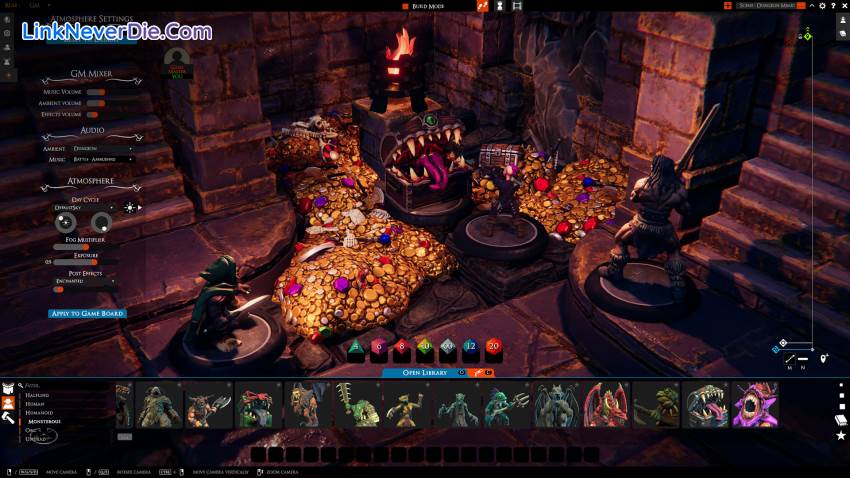The height and width of the screenshot is (478, 850).
Task: Adjust the Ambient Volume slider
Action: [x=96, y=103]
